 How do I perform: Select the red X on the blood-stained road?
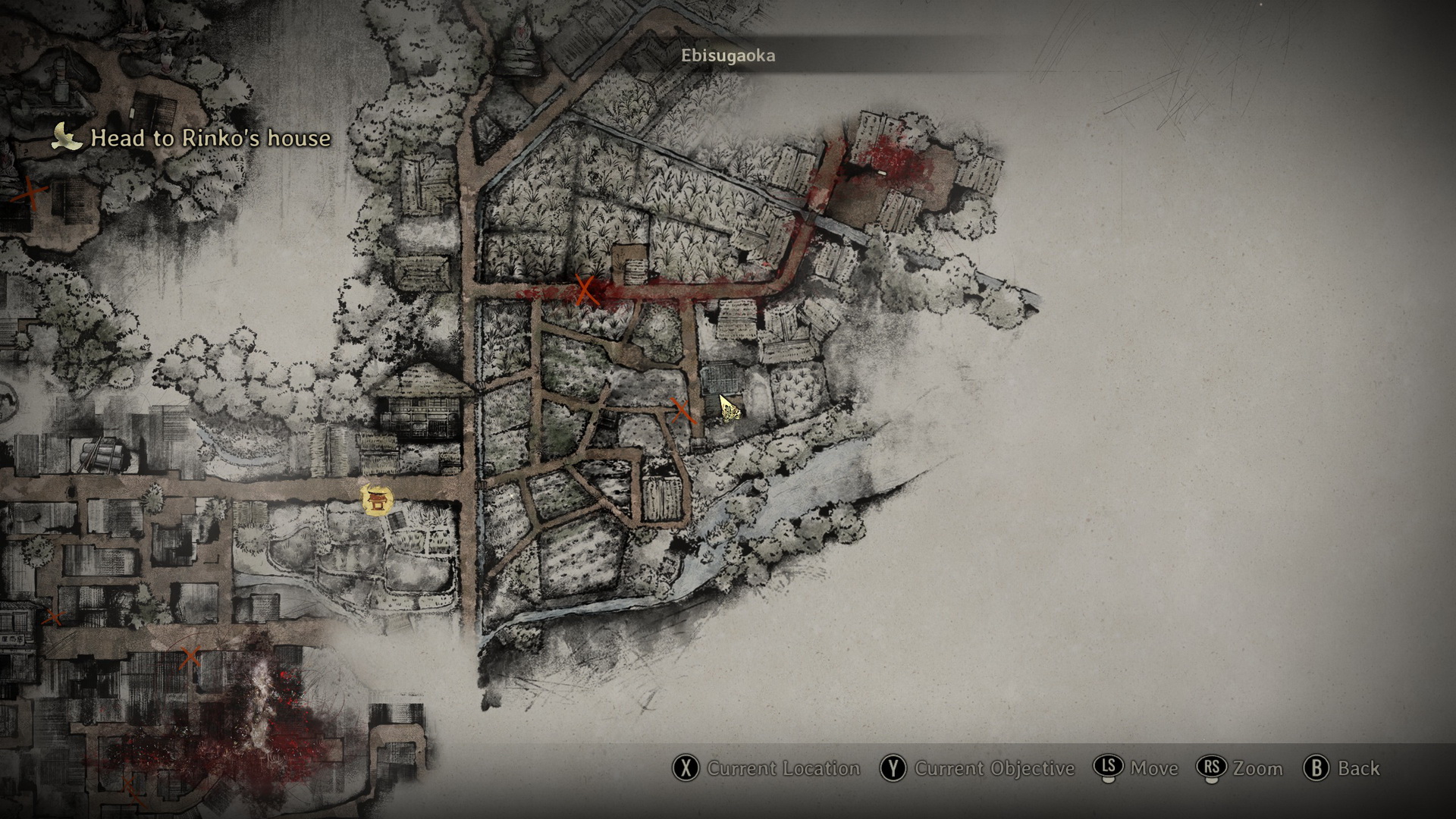point(585,290)
